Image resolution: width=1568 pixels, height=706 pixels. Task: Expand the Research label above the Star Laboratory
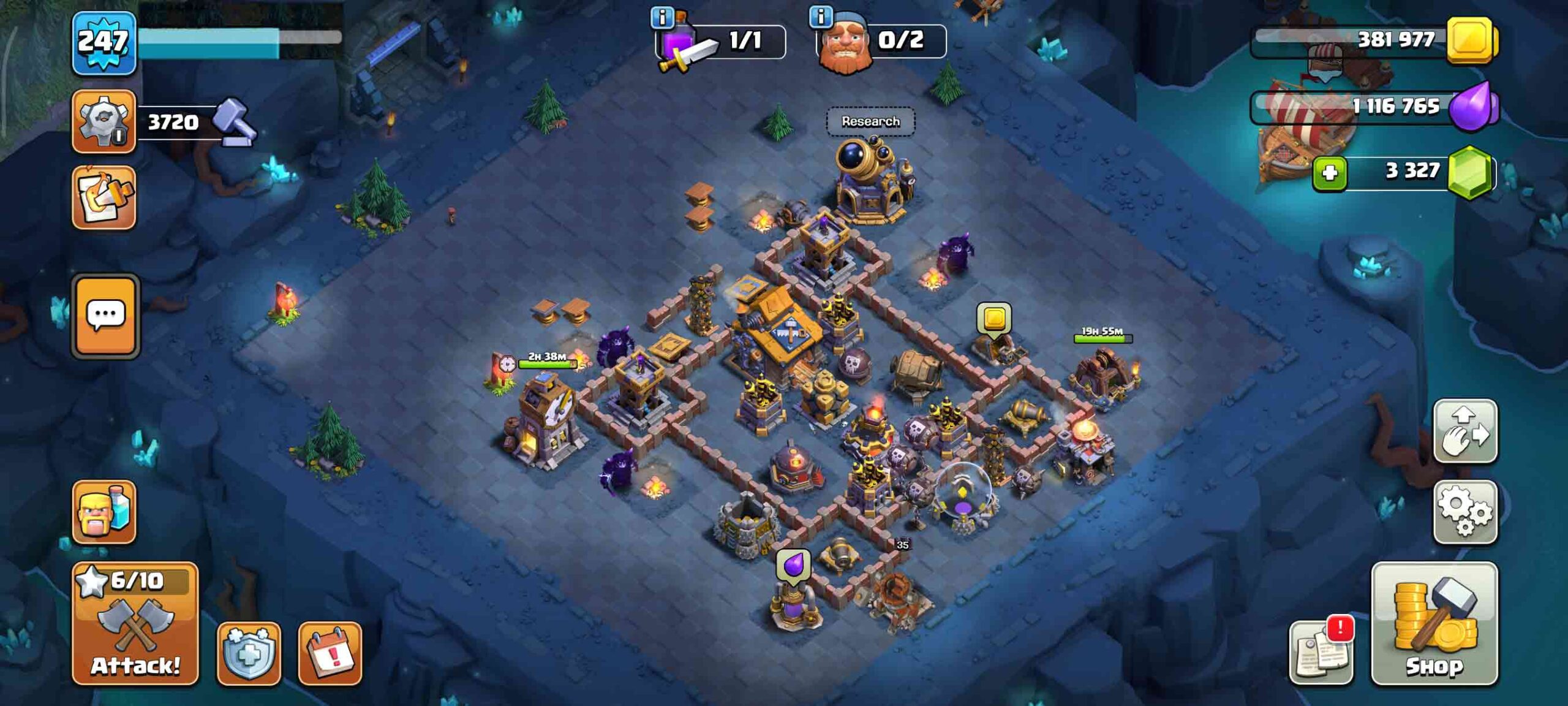871,121
